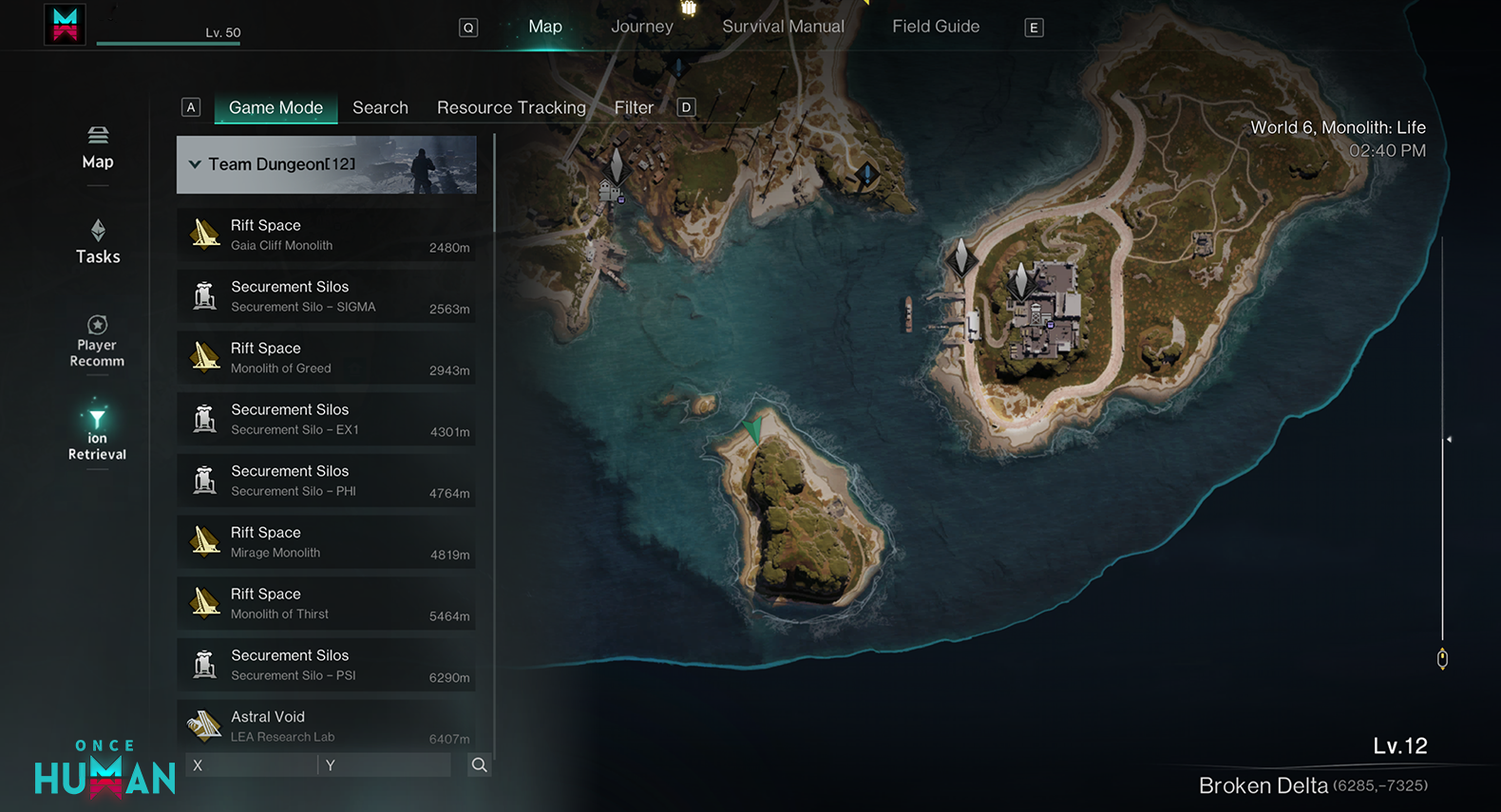
Task: Open Securement Silo – PSI entry
Action: [x=326, y=665]
